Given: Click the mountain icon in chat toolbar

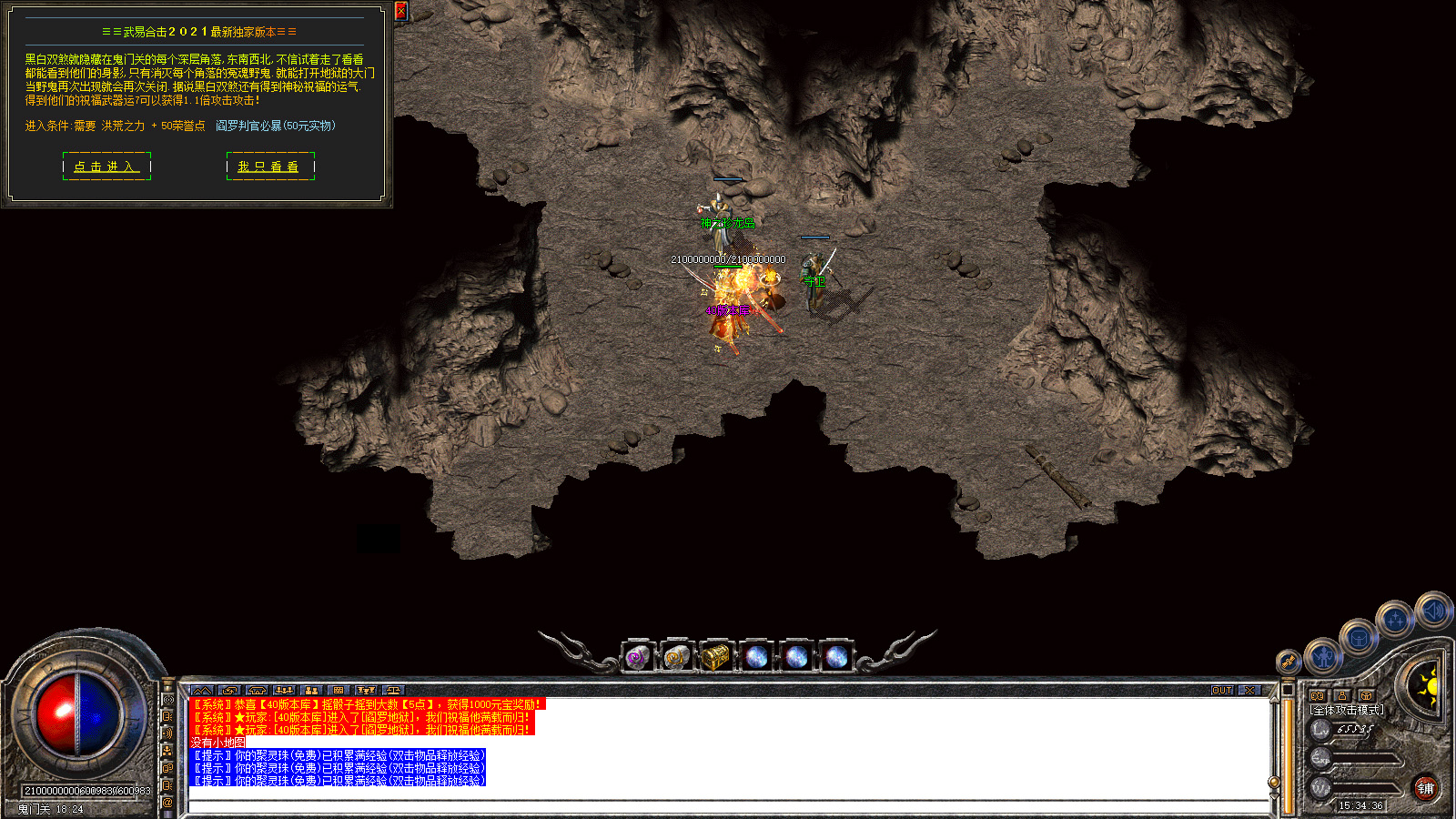Looking at the screenshot, I should tap(202, 691).
